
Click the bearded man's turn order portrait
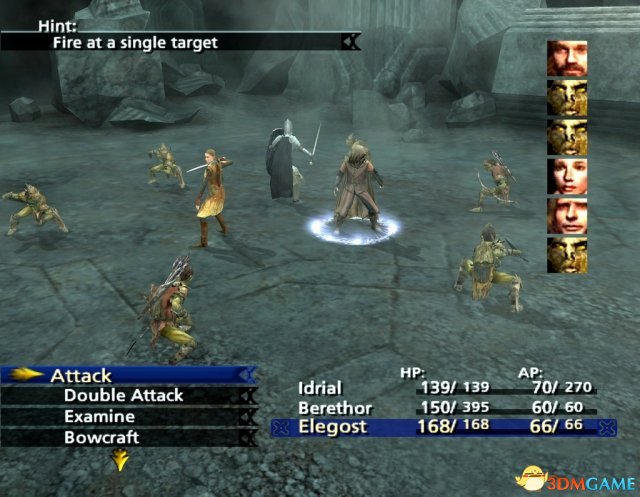click(564, 59)
